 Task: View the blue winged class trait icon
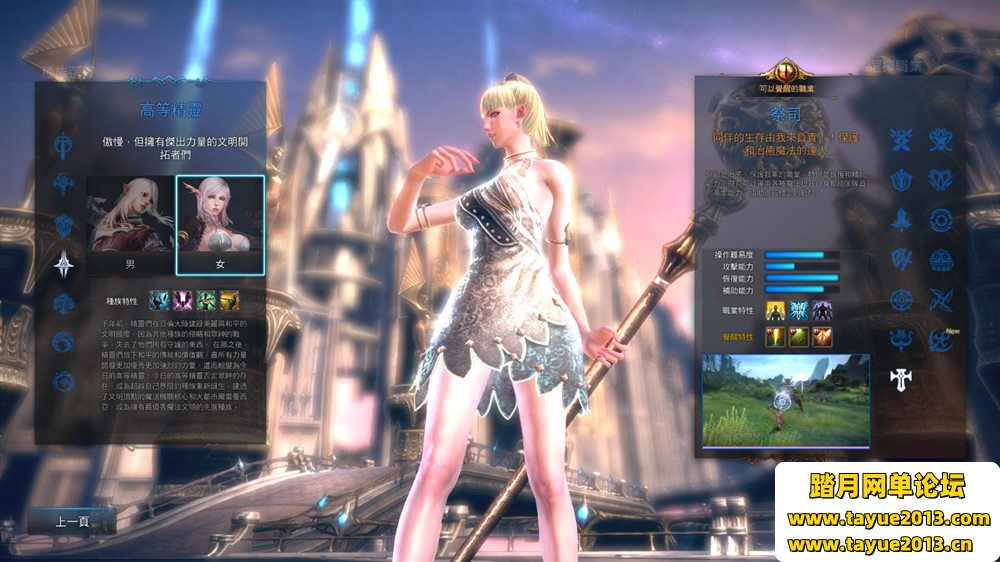[799, 311]
